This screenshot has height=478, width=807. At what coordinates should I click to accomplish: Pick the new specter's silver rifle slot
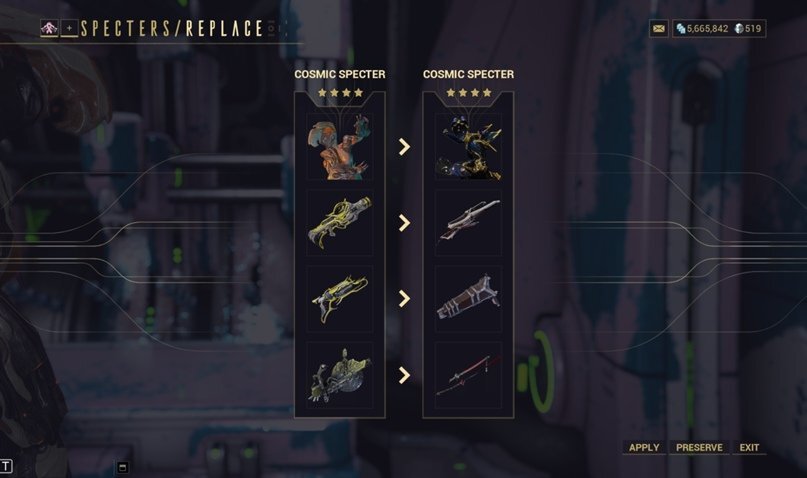[x=468, y=222]
